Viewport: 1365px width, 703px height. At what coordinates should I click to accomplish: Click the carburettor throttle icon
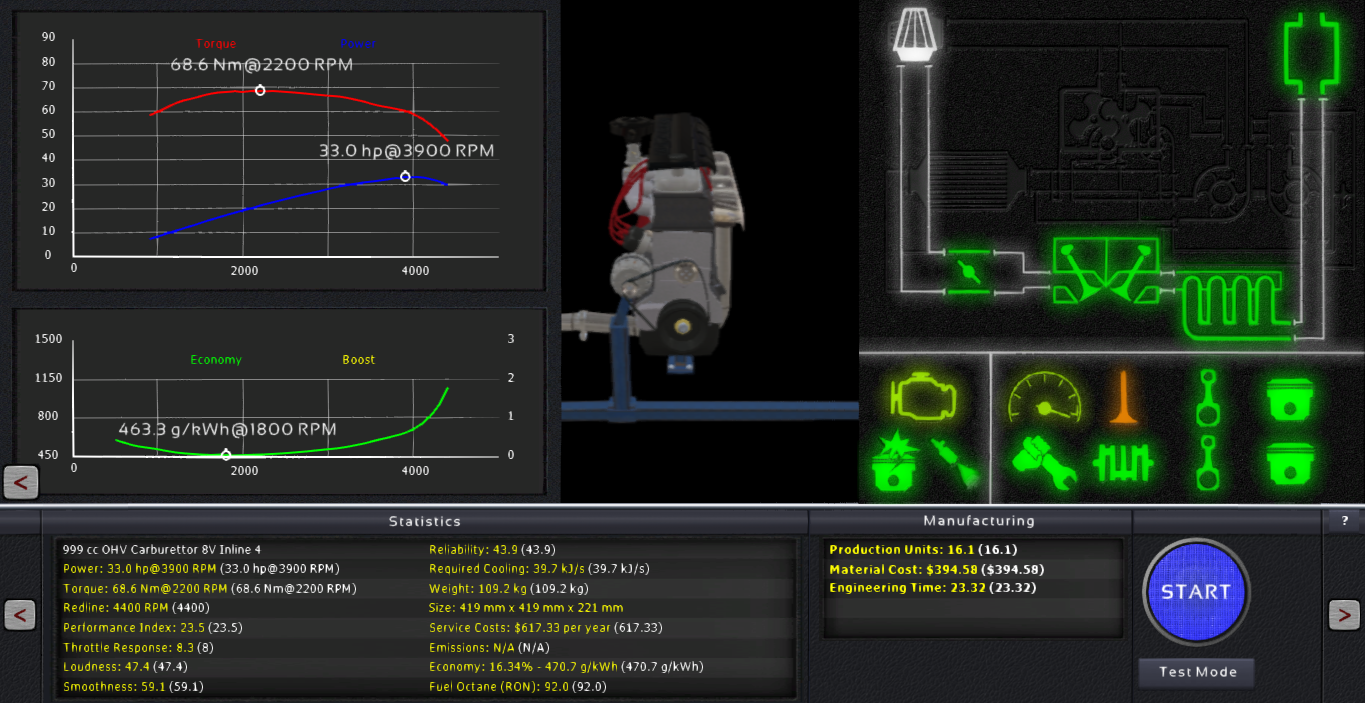click(x=967, y=271)
